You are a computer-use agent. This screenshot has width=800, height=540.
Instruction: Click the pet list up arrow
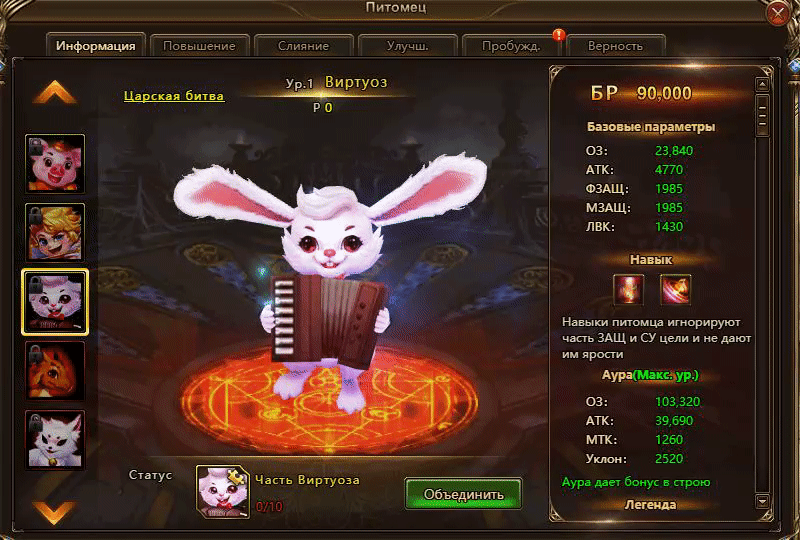[55, 93]
